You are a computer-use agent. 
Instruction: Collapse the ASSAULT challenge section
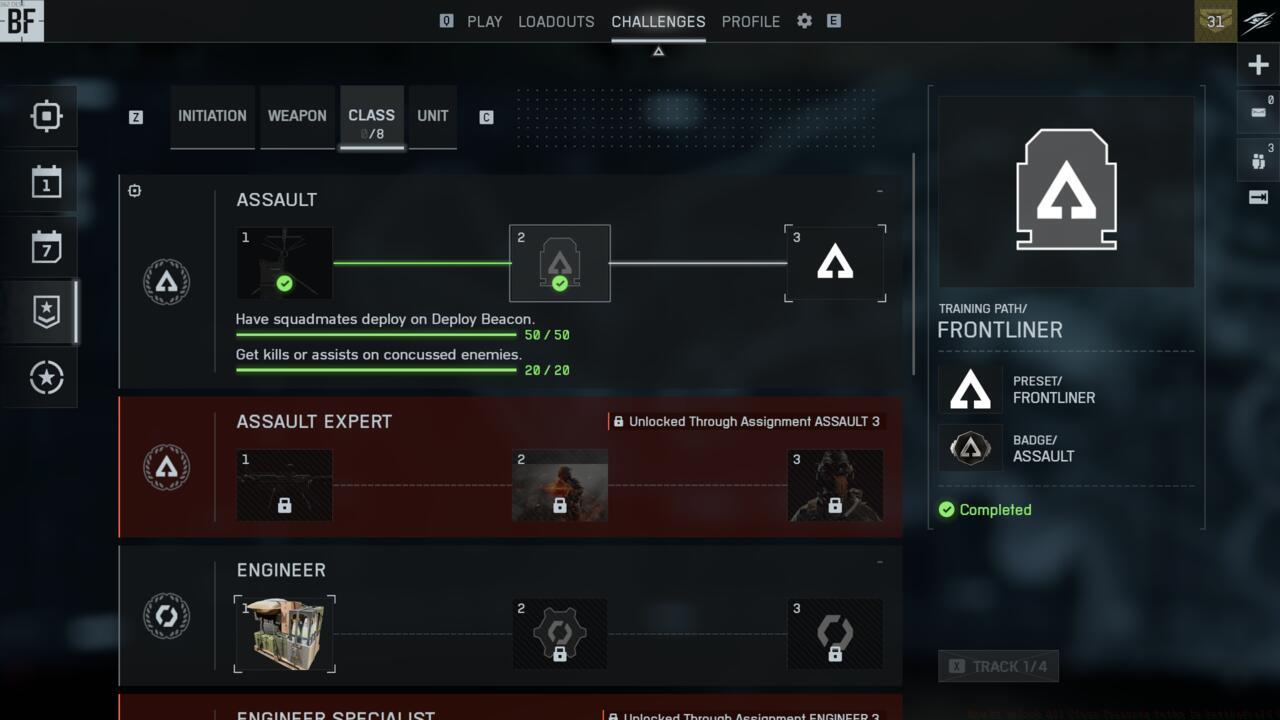(x=879, y=190)
